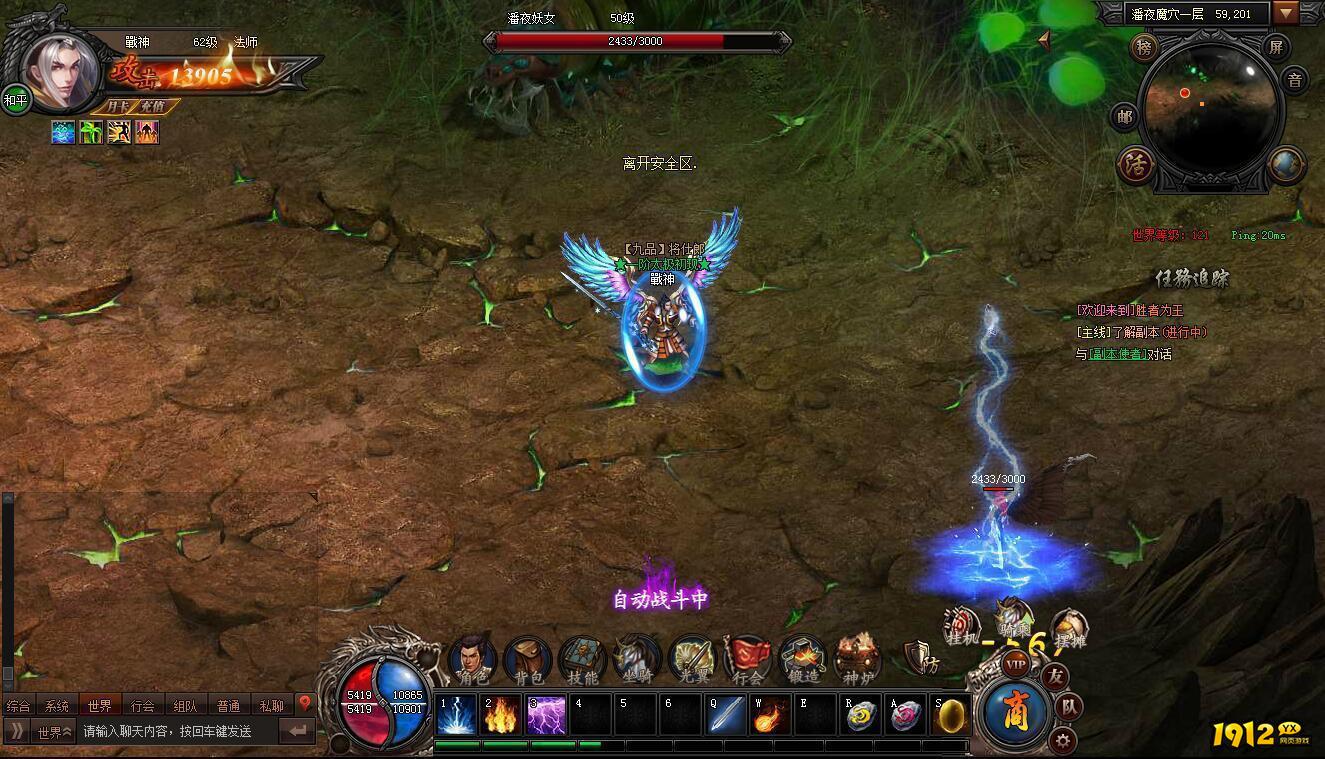
Task: Use the purple lightning skill in slot 3
Action: pyautogui.click(x=547, y=715)
